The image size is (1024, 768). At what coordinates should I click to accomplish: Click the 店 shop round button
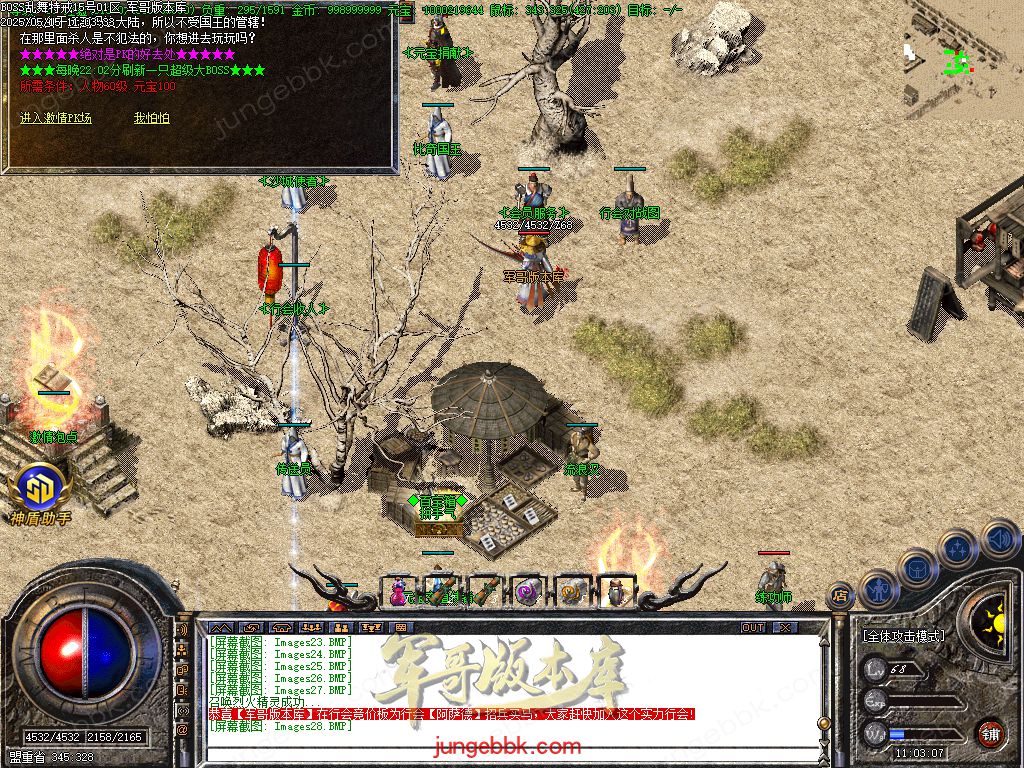[x=840, y=595]
